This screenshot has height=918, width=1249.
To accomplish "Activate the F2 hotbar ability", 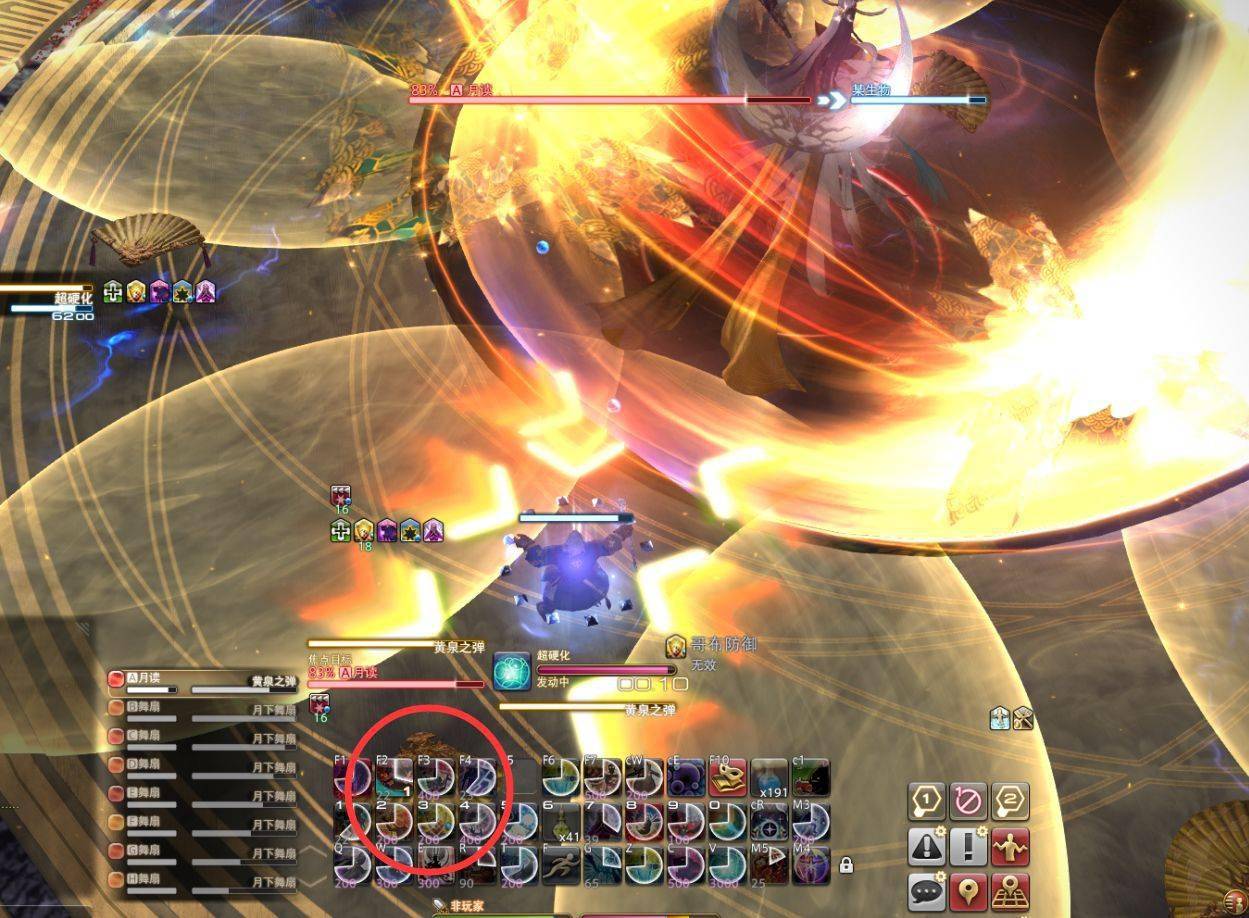I will pos(394,777).
